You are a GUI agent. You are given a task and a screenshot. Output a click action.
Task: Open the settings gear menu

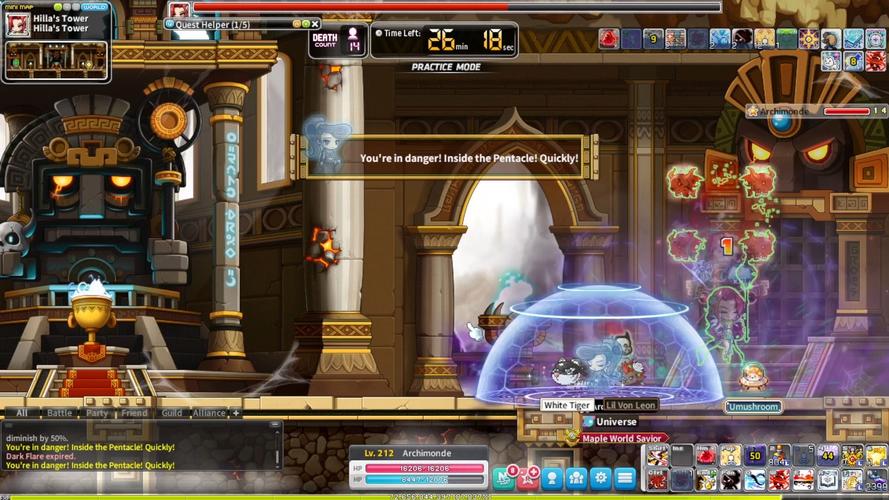pos(600,477)
